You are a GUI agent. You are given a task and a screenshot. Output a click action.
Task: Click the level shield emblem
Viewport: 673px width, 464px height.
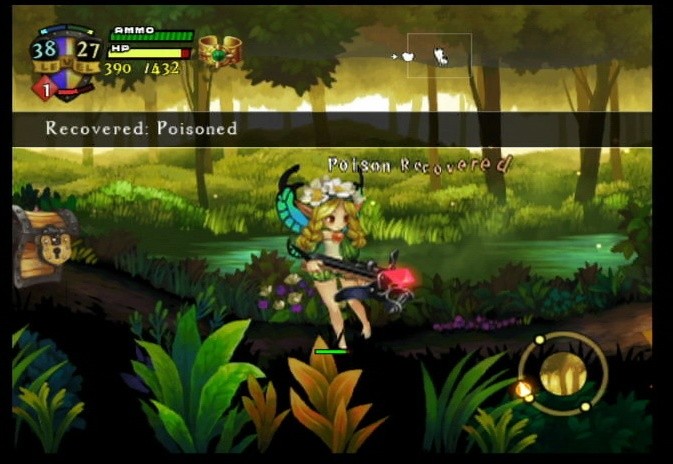click(66, 57)
